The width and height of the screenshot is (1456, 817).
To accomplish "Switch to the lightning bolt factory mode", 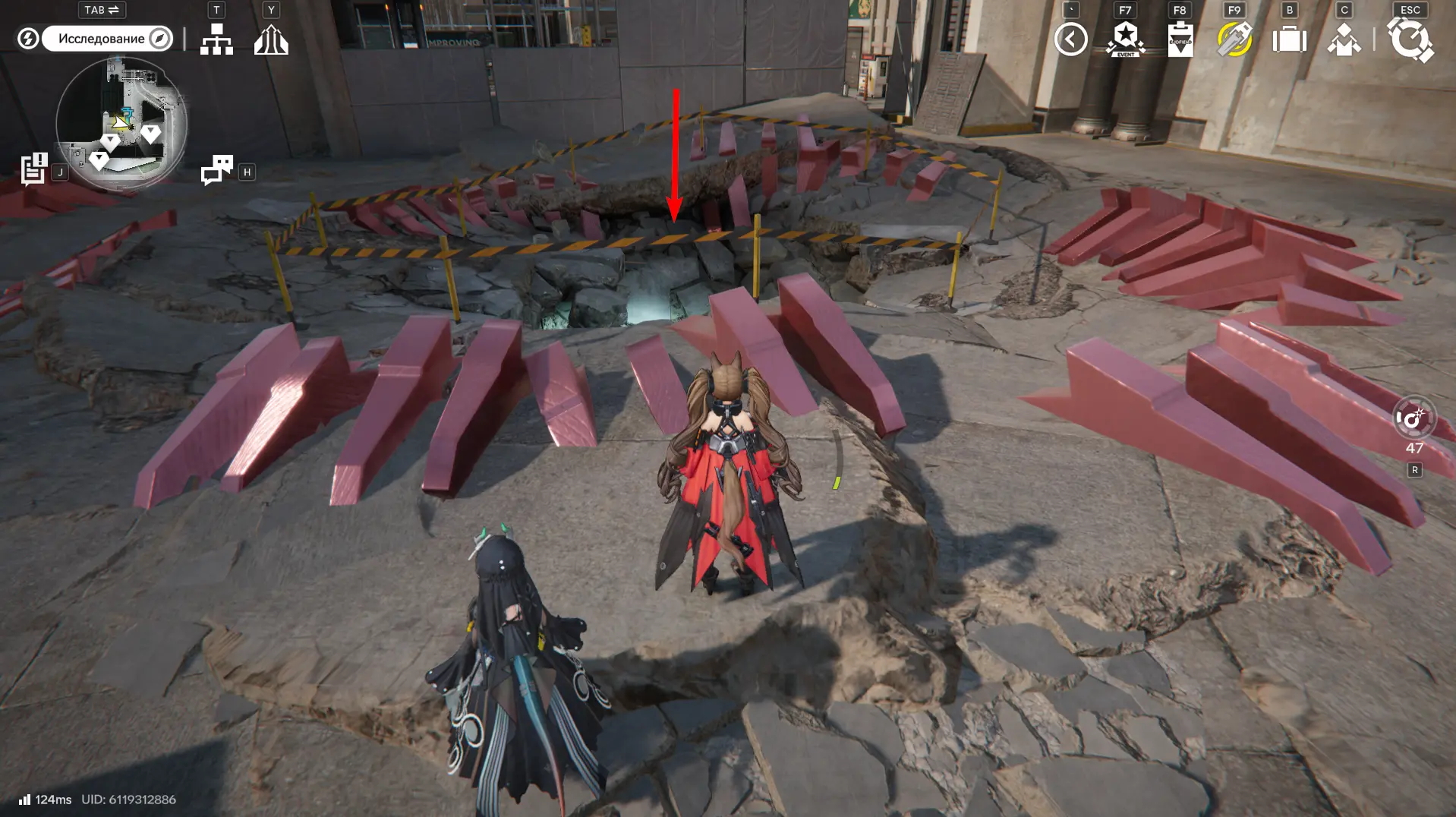I will (28, 39).
